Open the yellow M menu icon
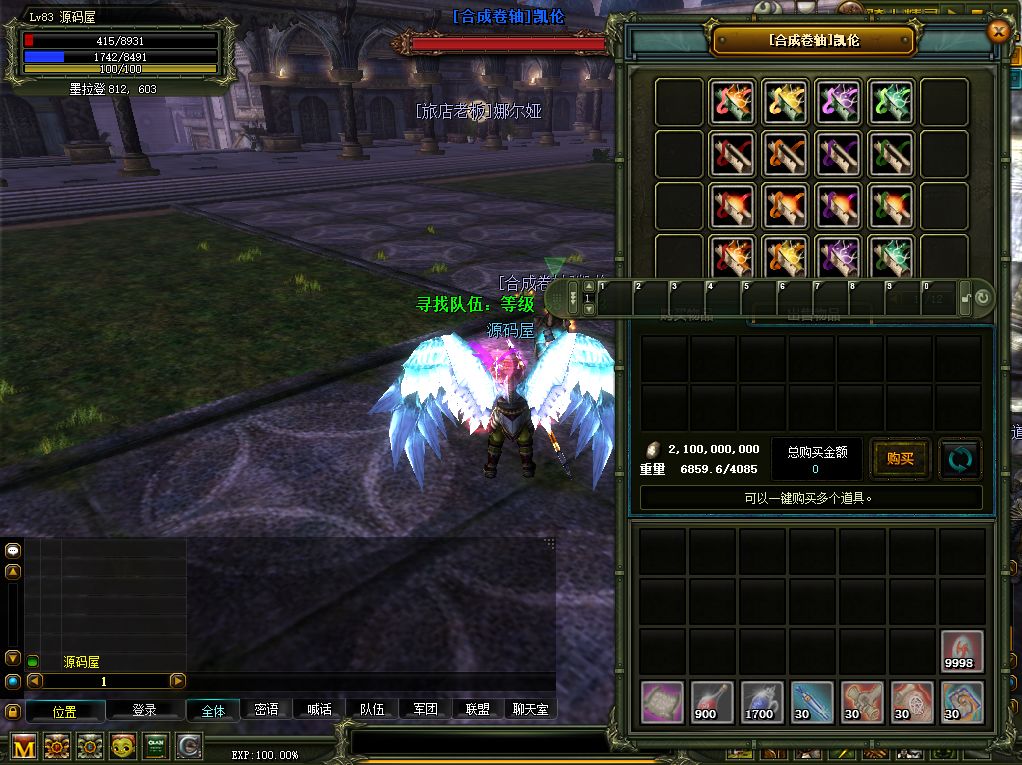Screen dimensions: 1022x765 [24, 746]
